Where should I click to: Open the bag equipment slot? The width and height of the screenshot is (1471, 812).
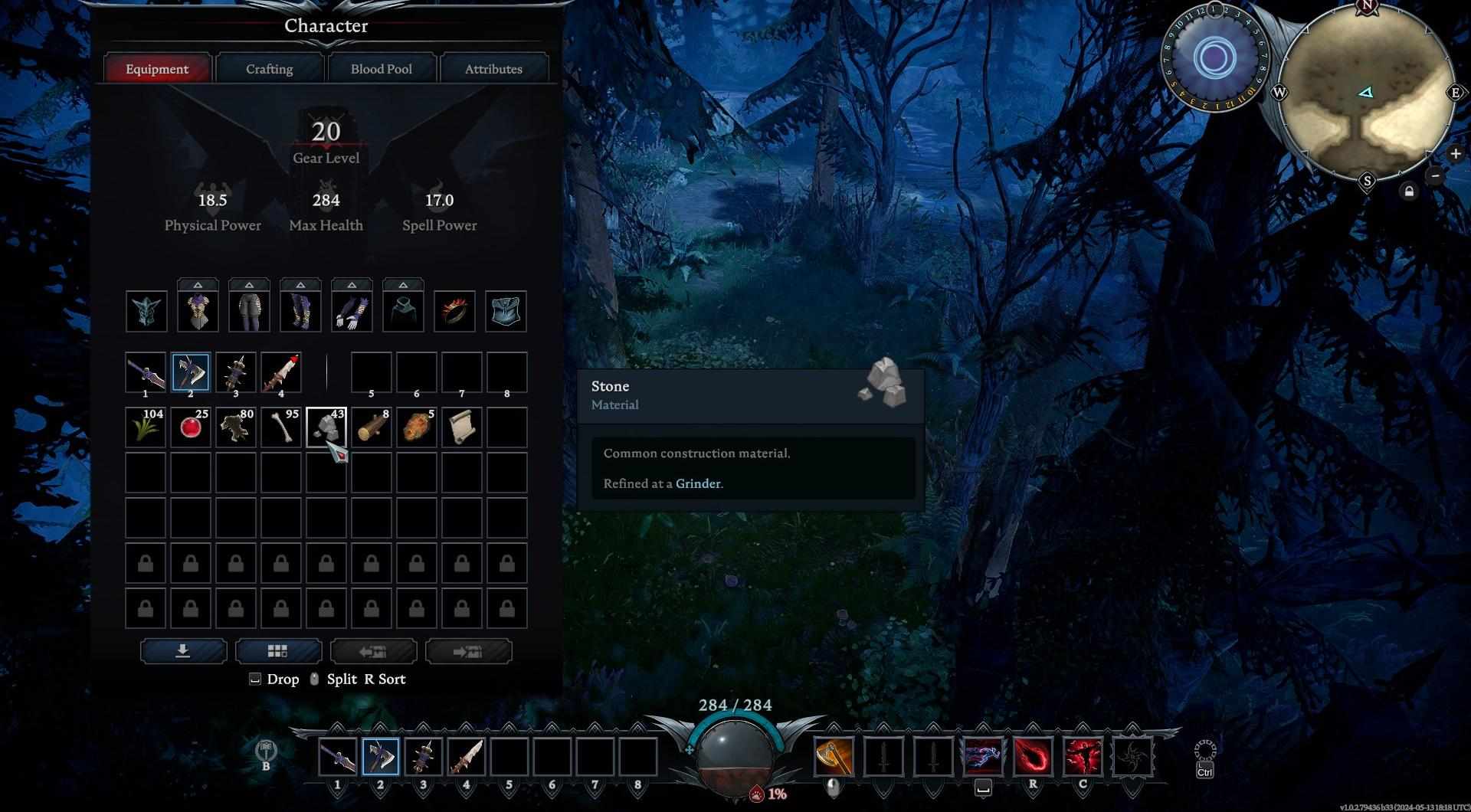(x=506, y=311)
